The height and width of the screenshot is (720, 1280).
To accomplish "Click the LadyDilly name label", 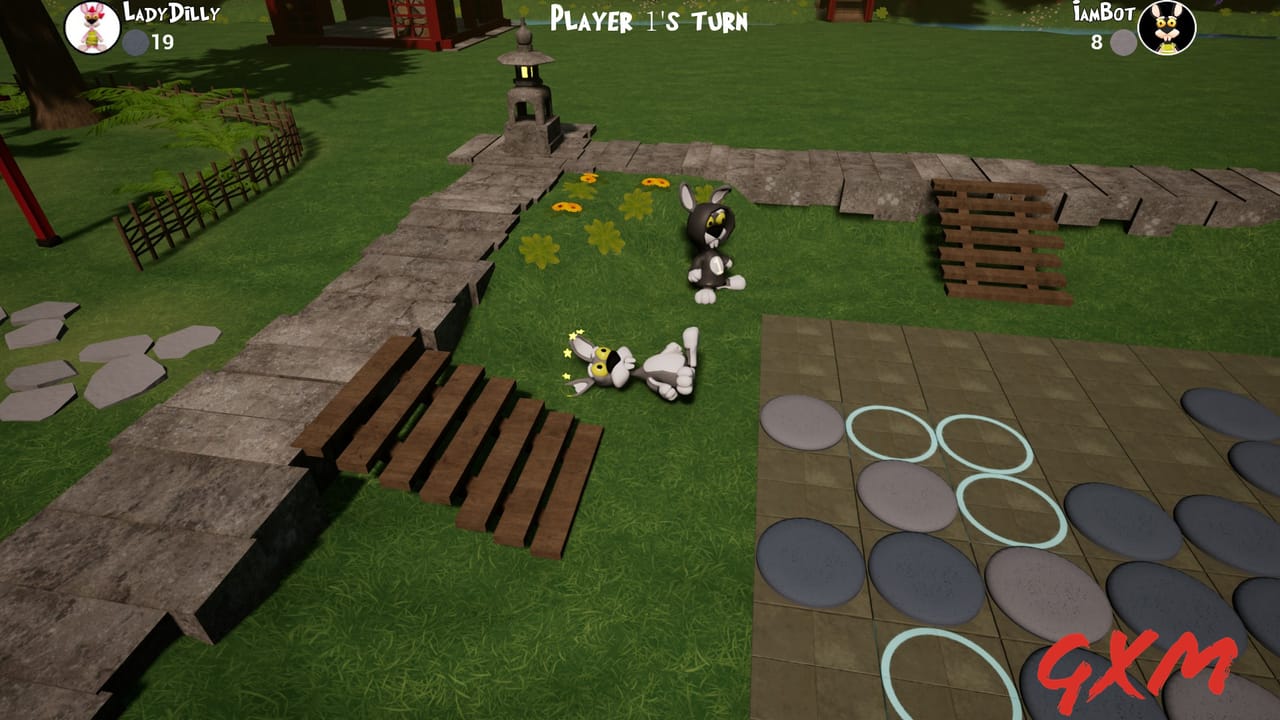I will tap(170, 14).
